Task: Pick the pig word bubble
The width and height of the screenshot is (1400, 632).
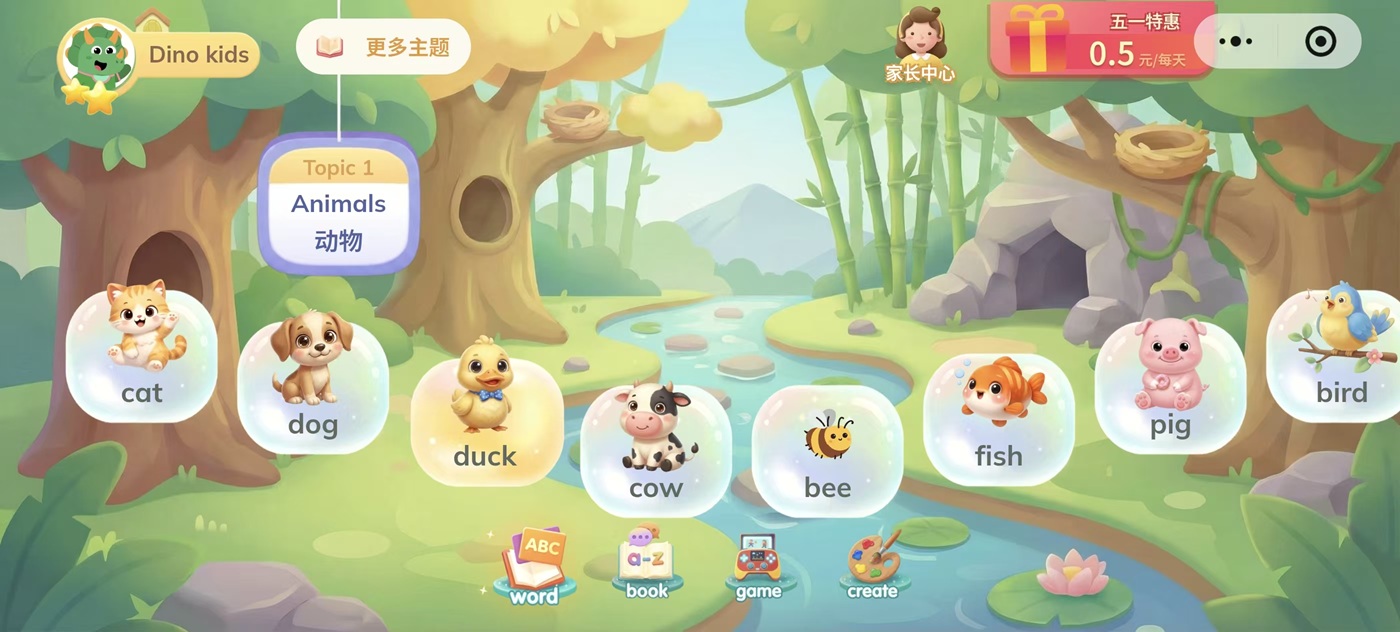Action: coord(1169,386)
